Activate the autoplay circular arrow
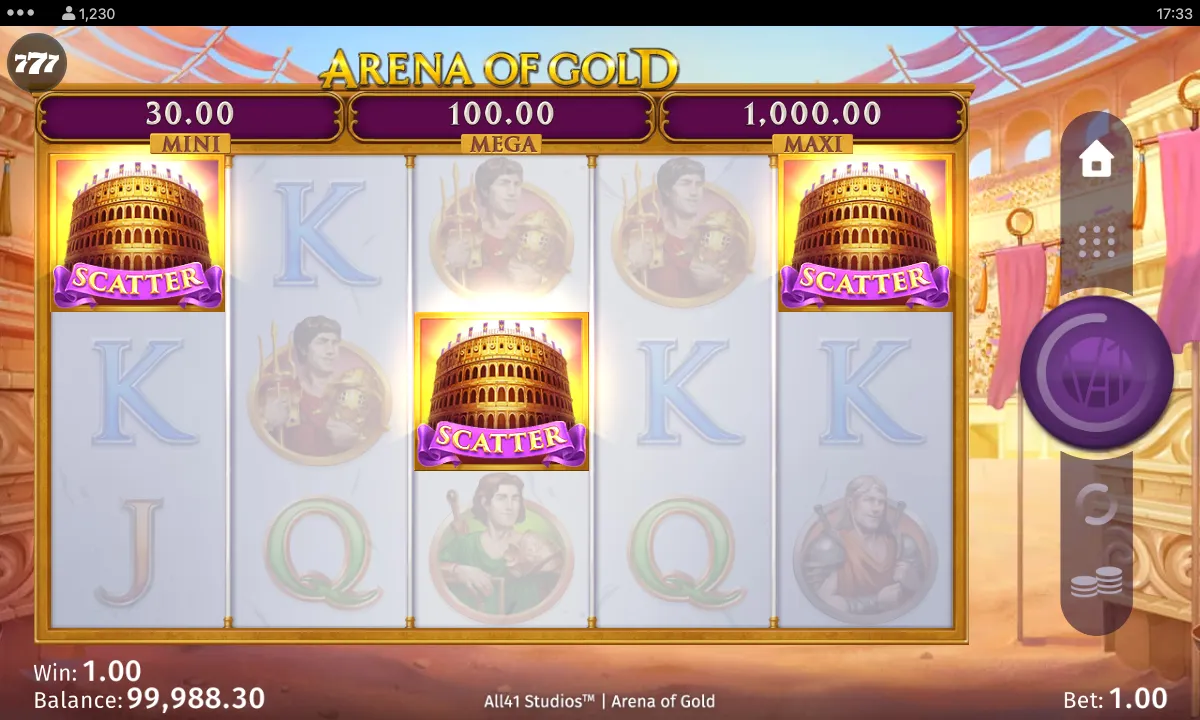Viewport: 1200px width, 720px height. (1097, 505)
